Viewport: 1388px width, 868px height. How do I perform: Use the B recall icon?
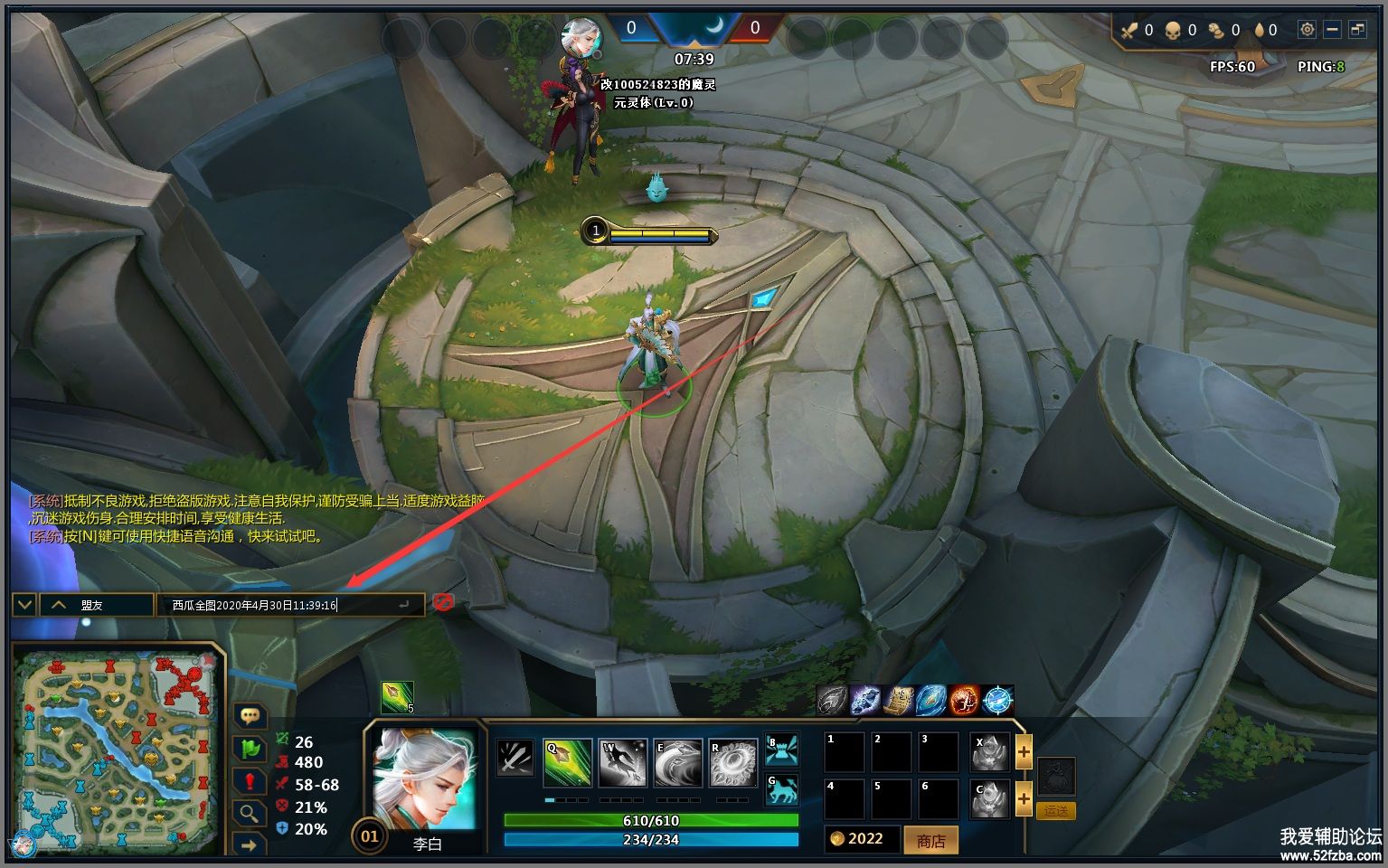click(x=782, y=749)
